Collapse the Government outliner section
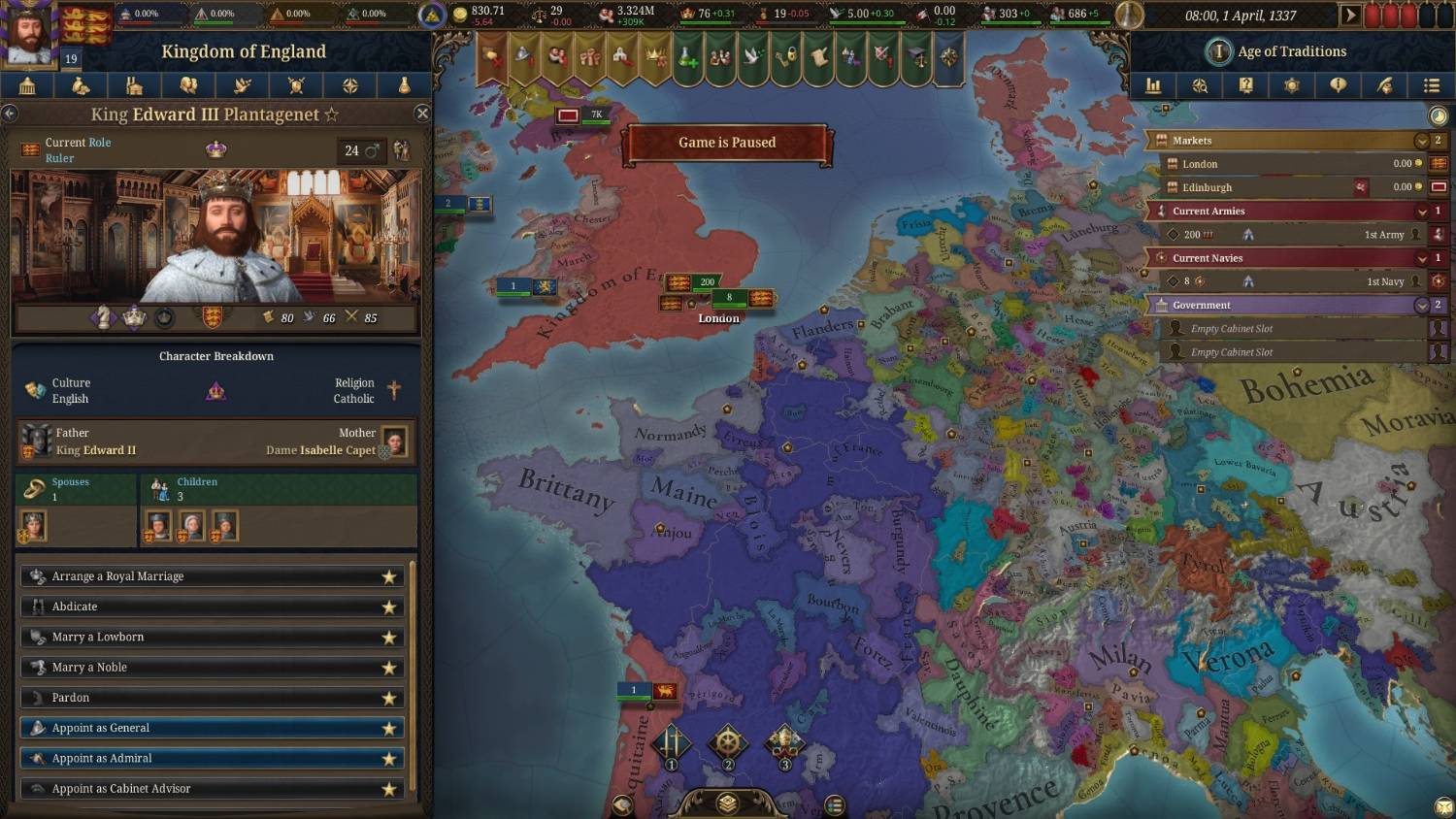 [x=1422, y=306]
